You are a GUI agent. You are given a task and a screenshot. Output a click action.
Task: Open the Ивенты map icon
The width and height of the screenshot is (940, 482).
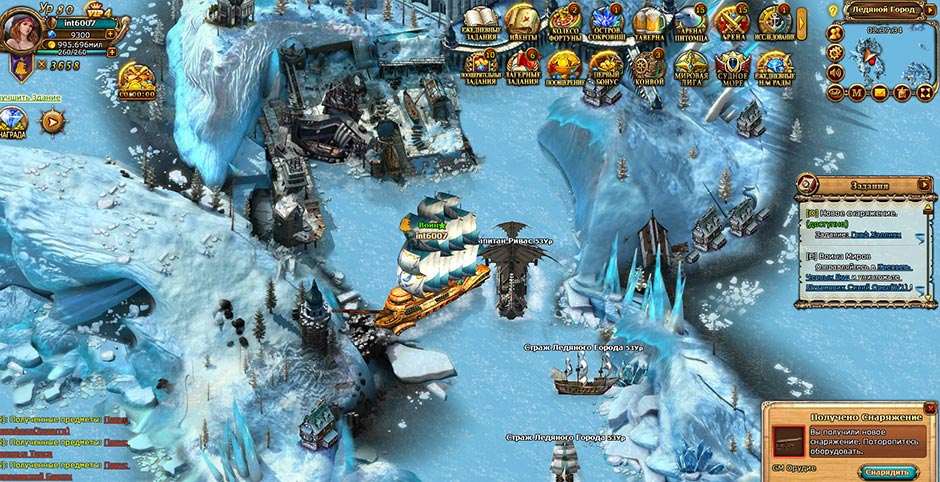(522, 21)
